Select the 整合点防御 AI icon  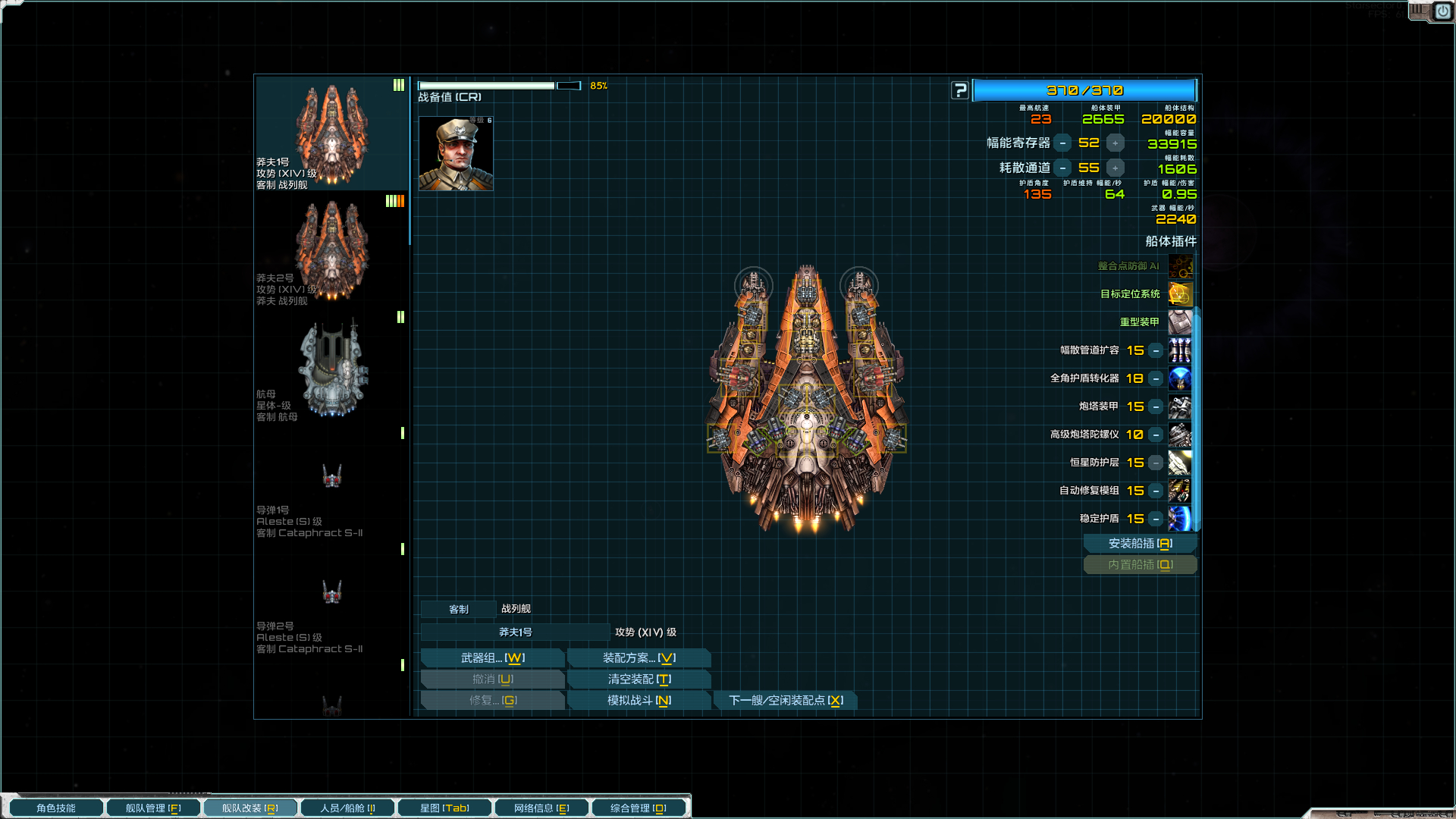(x=1180, y=266)
